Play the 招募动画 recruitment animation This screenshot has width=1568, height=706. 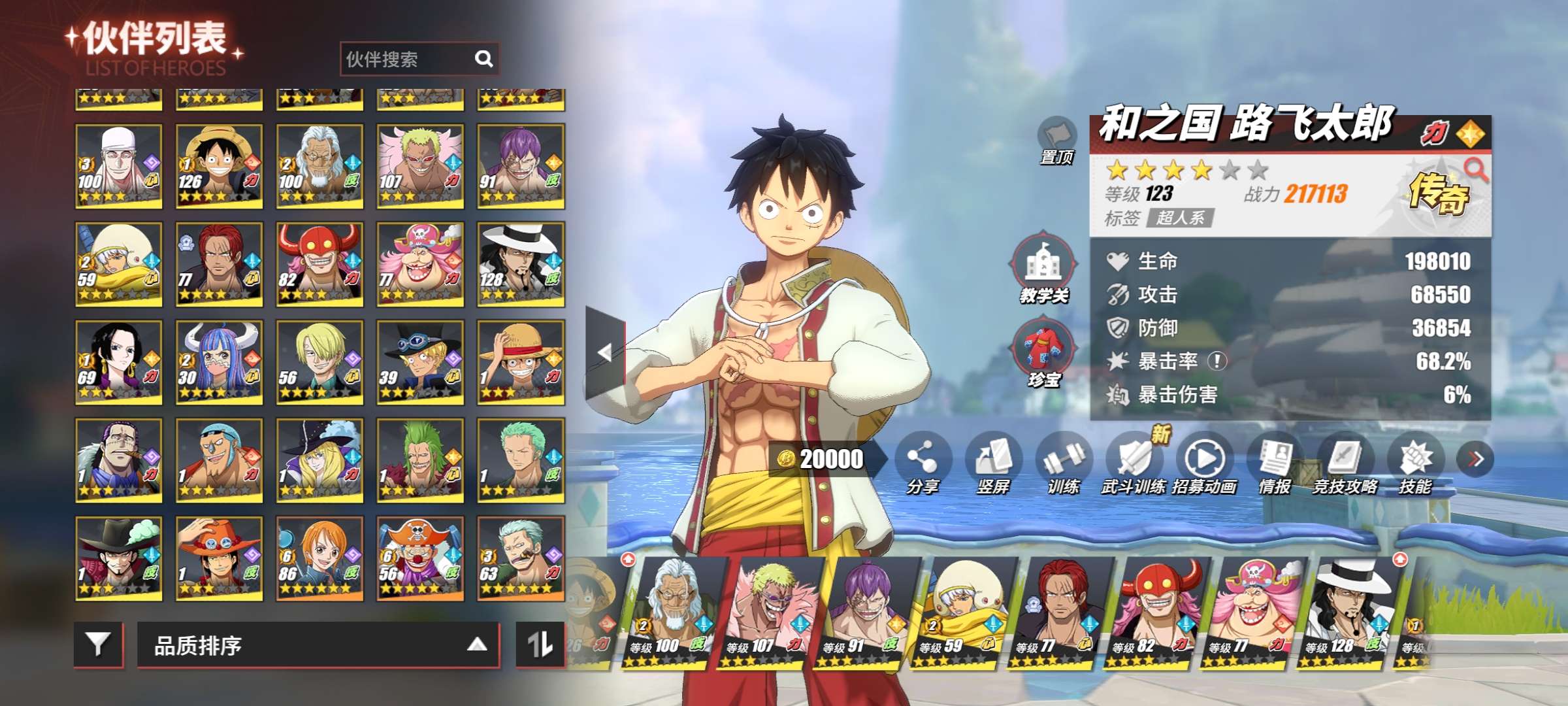(x=1204, y=462)
